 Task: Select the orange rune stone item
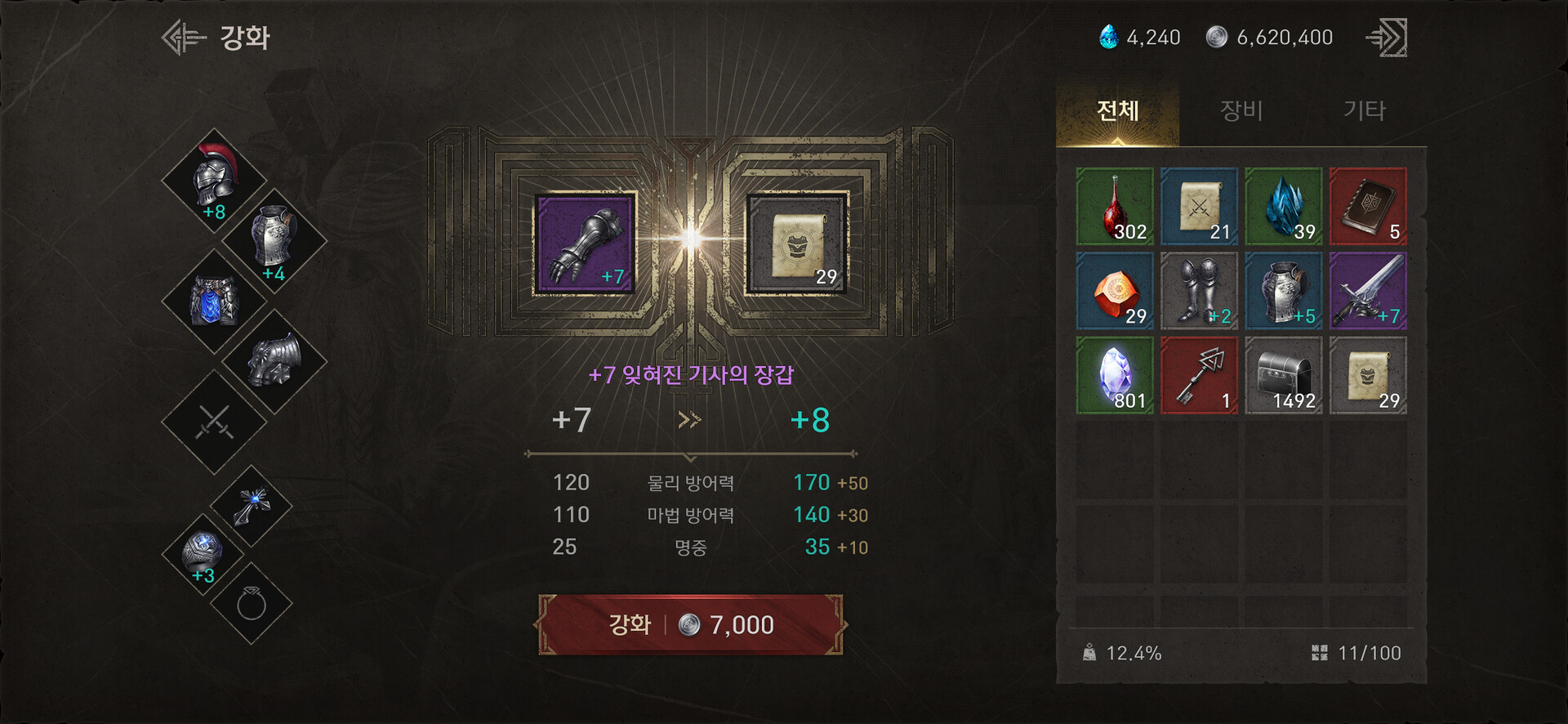pos(1115,291)
